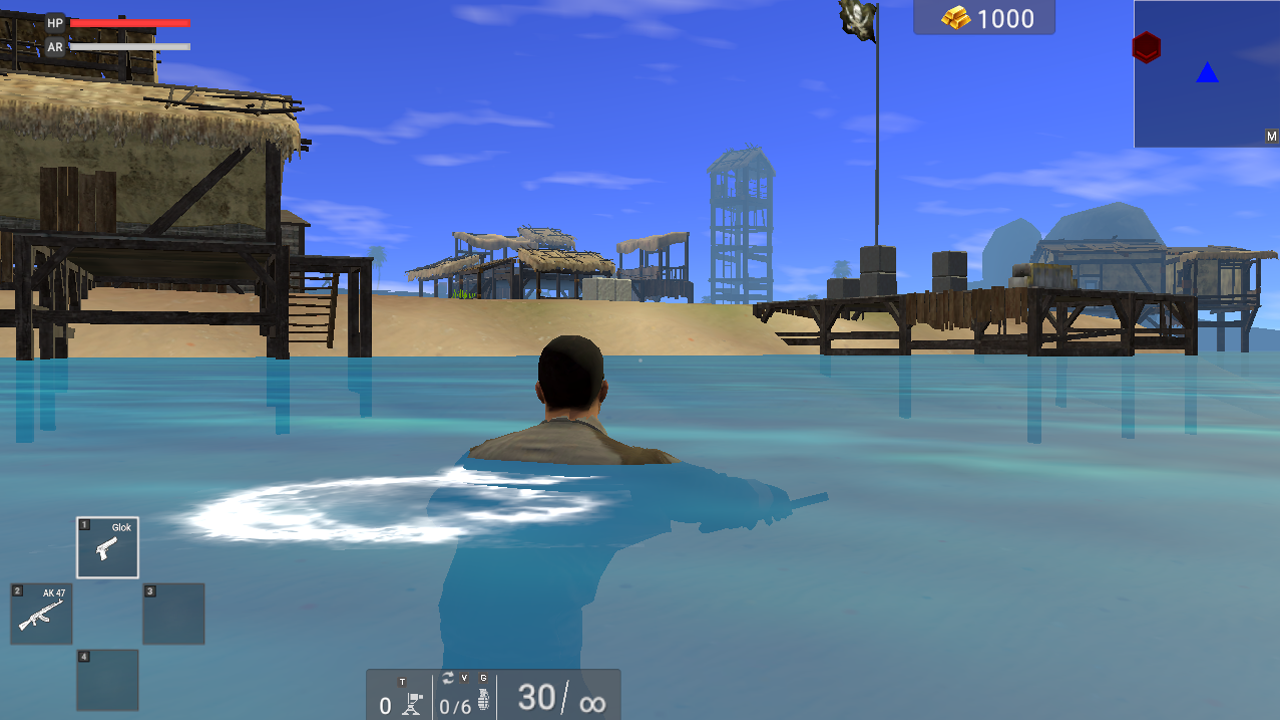Image resolution: width=1280 pixels, height=720 pixels.
Task: Select the Glok pistol in slot 1
Action: point(107,547)
